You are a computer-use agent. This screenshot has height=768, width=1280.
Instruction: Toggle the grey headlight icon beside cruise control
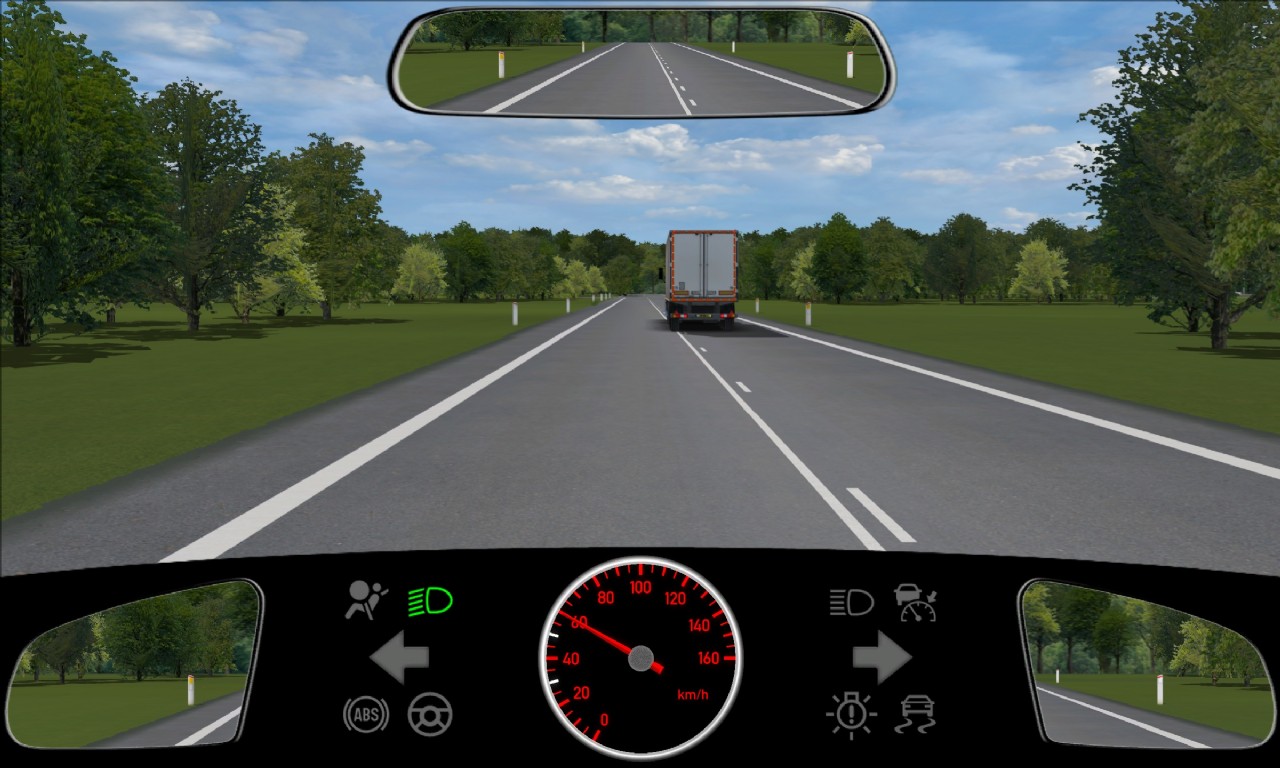[x=851, y=602]
